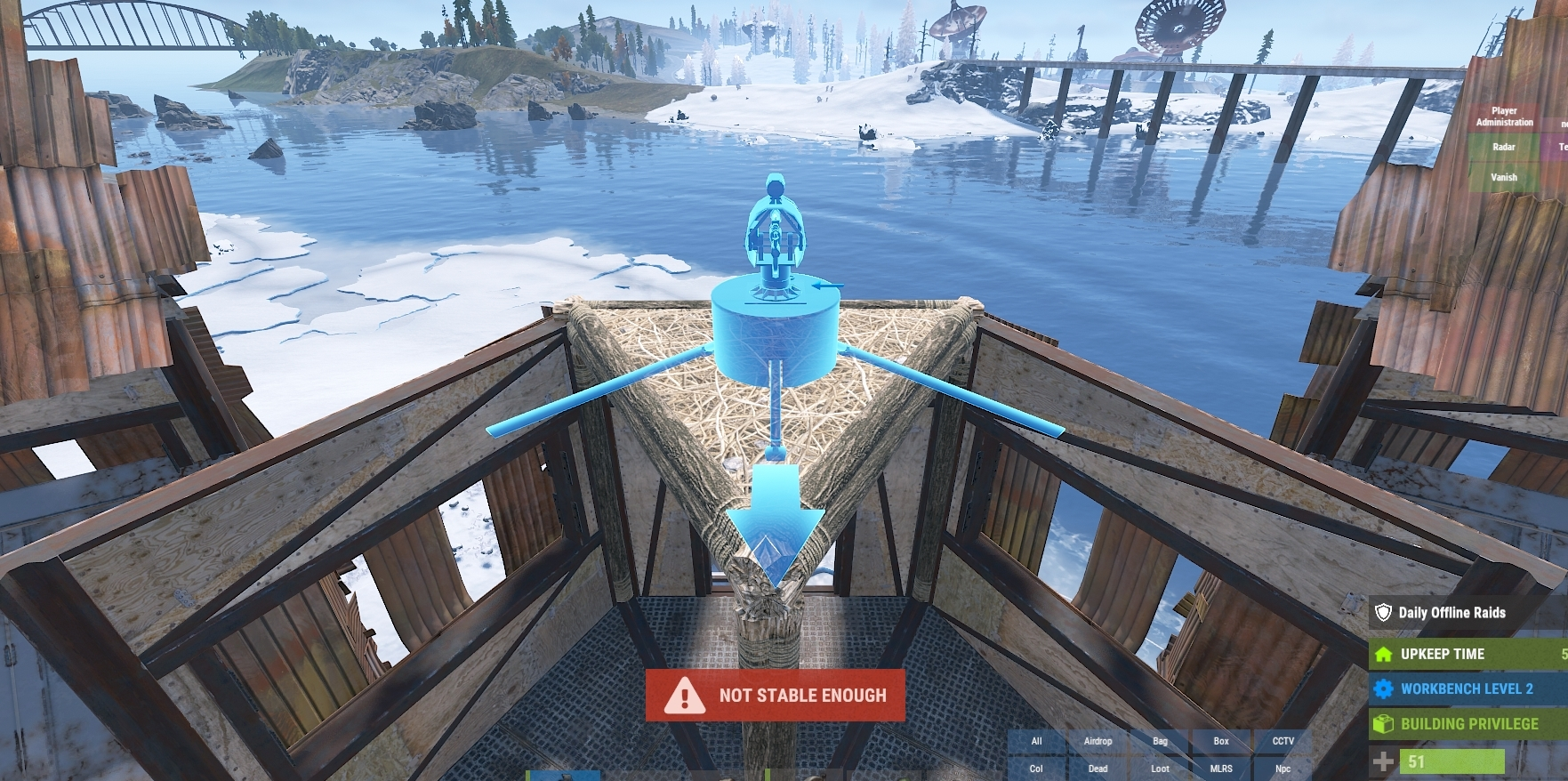Toggle the CCTV radar filter
Viewport: 1568px width, 781px height.
[x=1283, y=741]
